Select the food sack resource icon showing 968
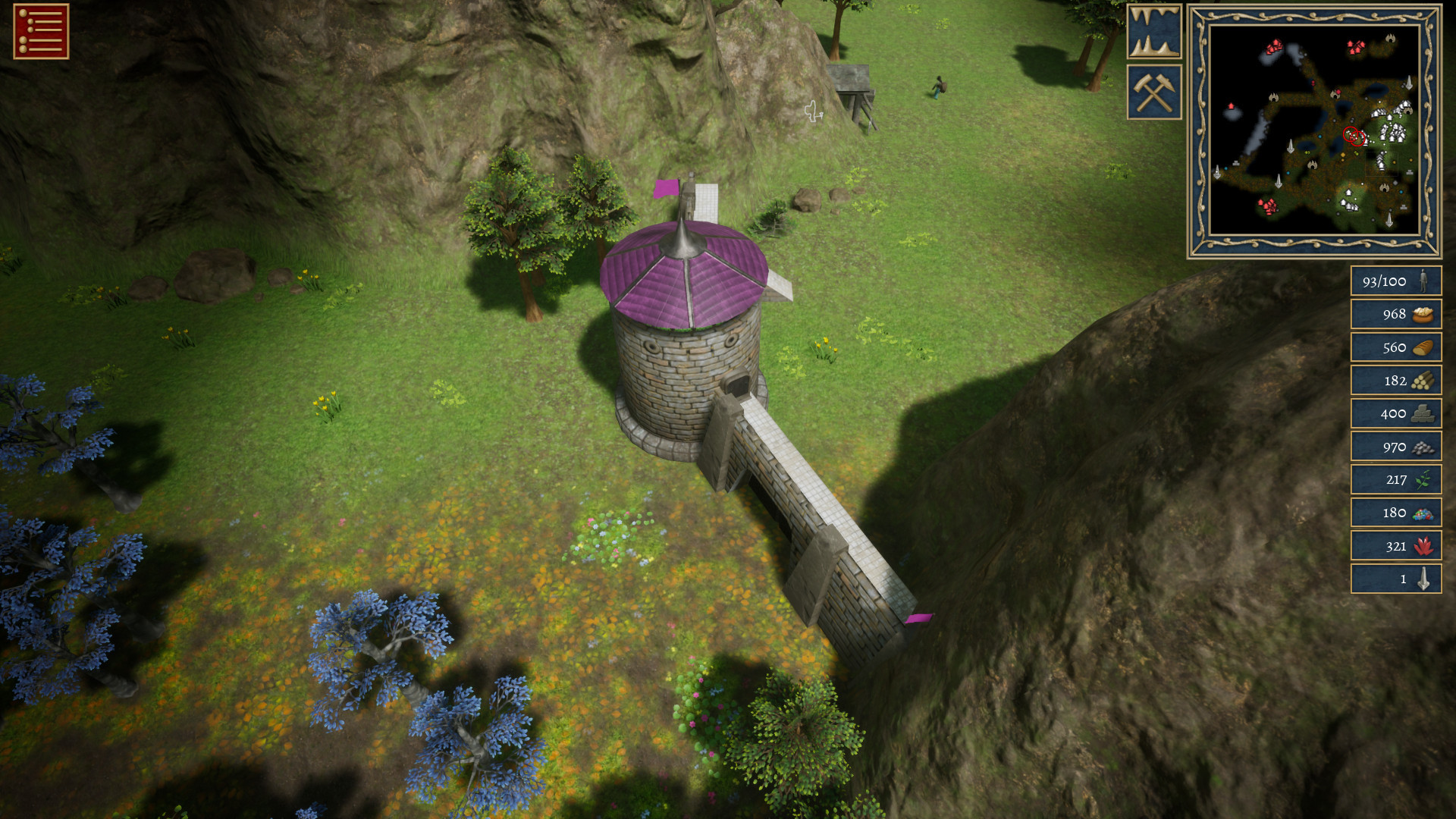Screen dimensions: 1456x819 [x=1395, y=314]
